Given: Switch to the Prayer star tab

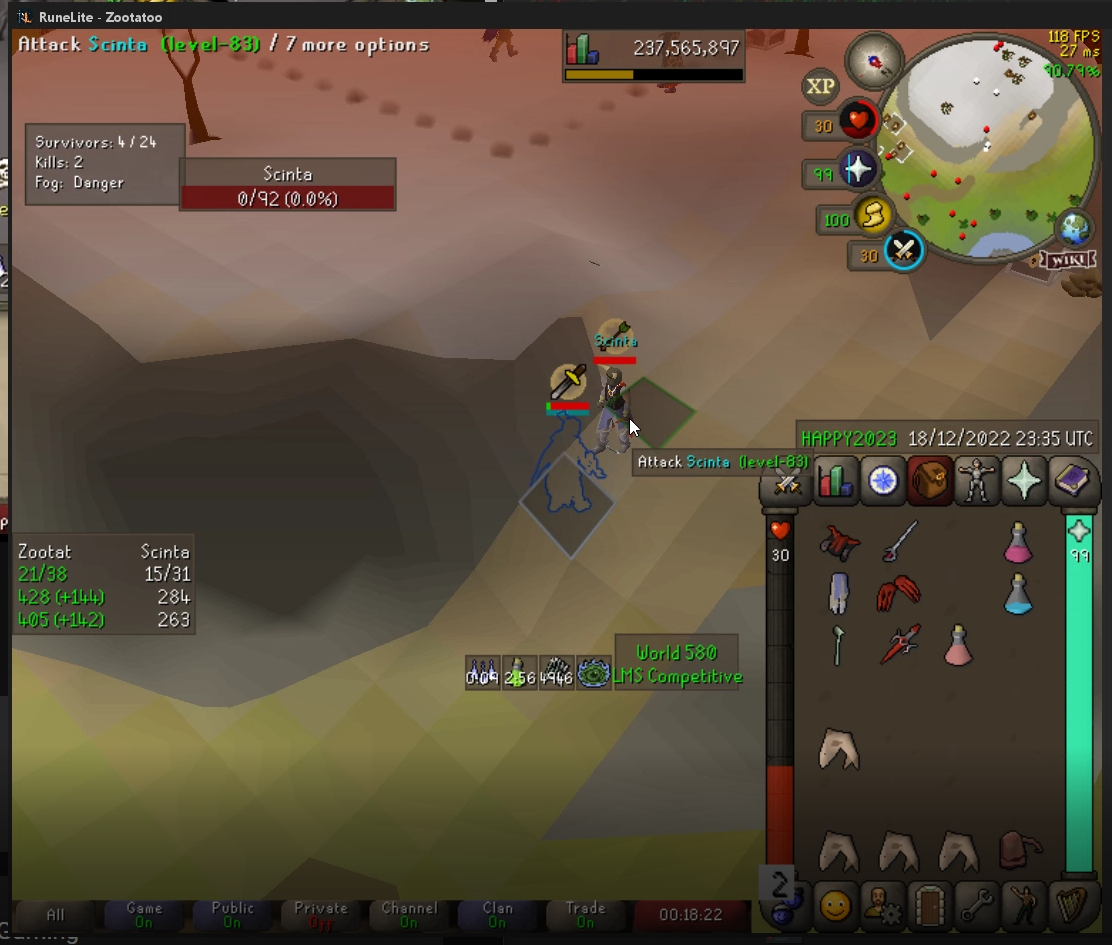Looking at the screenshot, I should pyautogui.click(x=1023, y=481).
